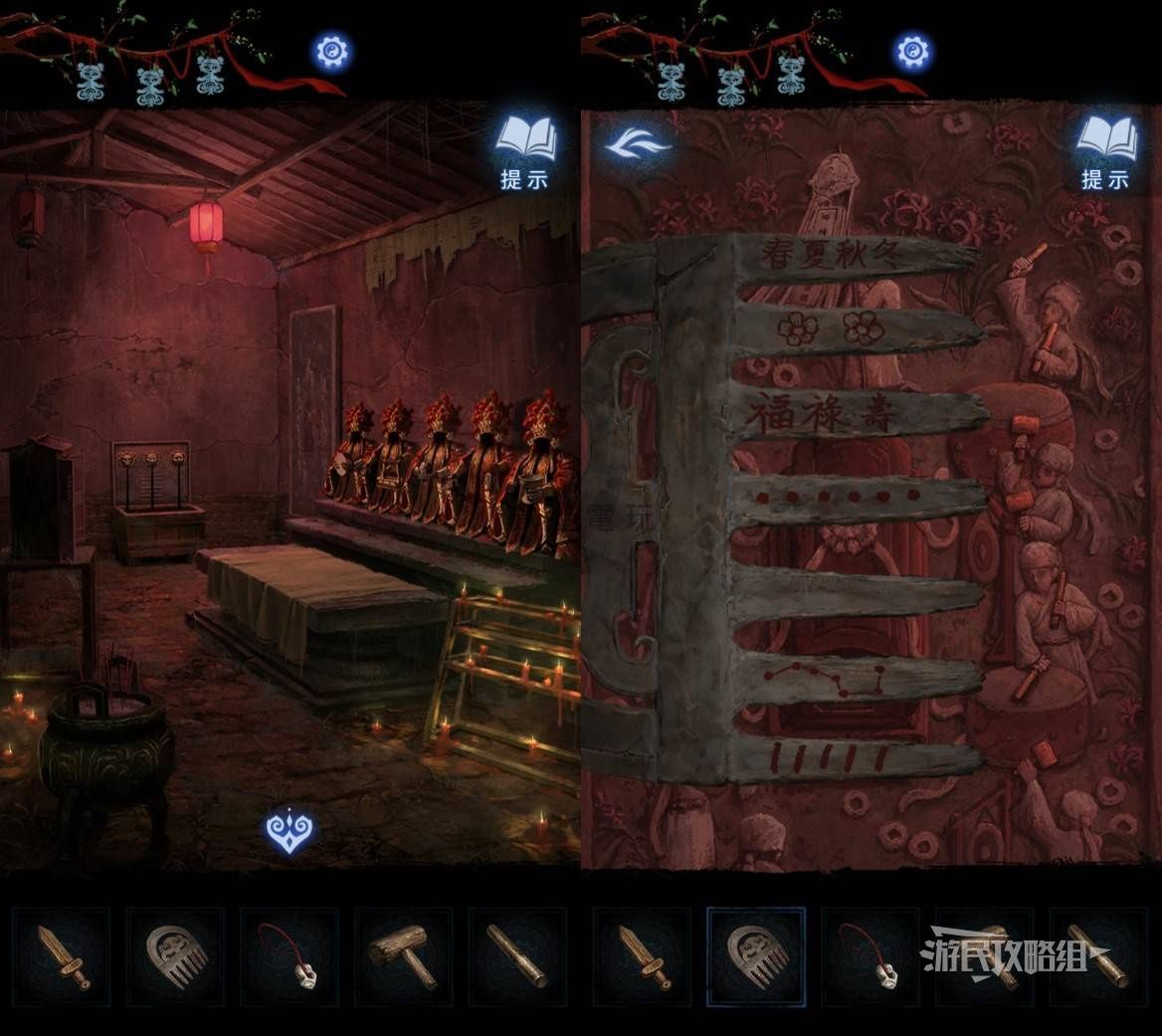Open the yin-yang gear settings above the comb close-up
The height and width of the screenshot is (1036, 1162).
(x=912, y=51)
